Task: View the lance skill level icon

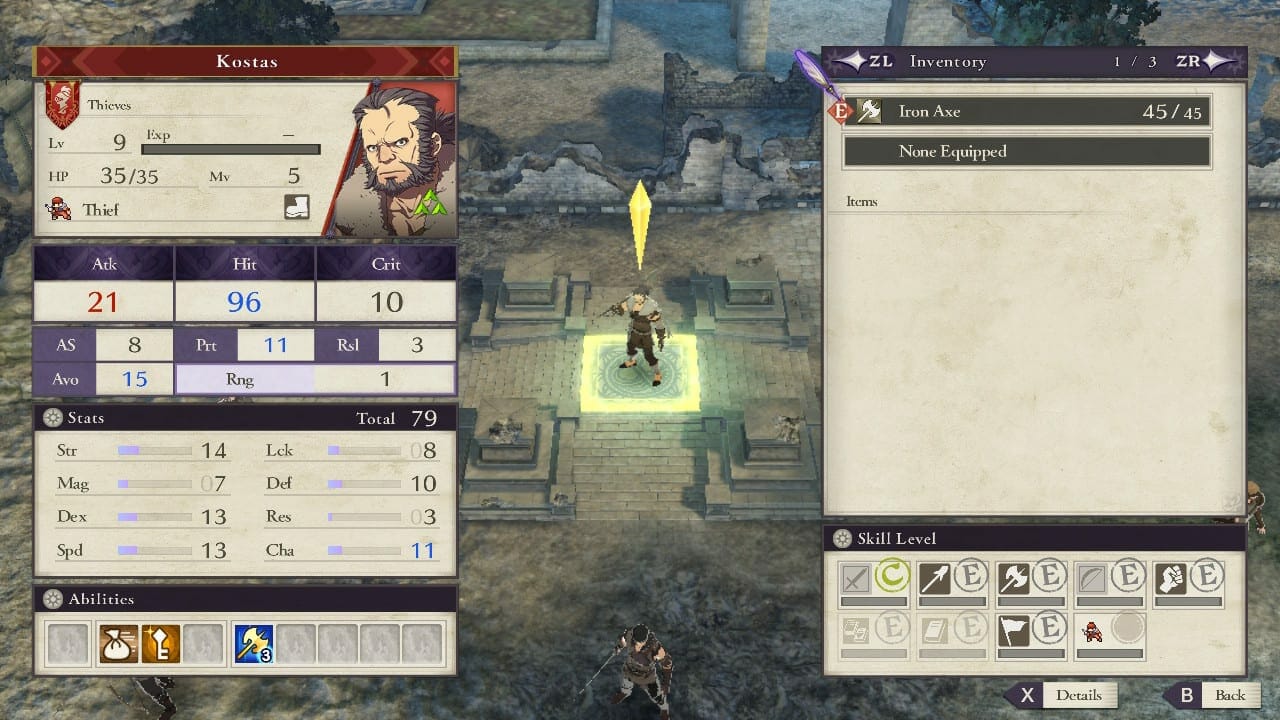Action: 936,579
